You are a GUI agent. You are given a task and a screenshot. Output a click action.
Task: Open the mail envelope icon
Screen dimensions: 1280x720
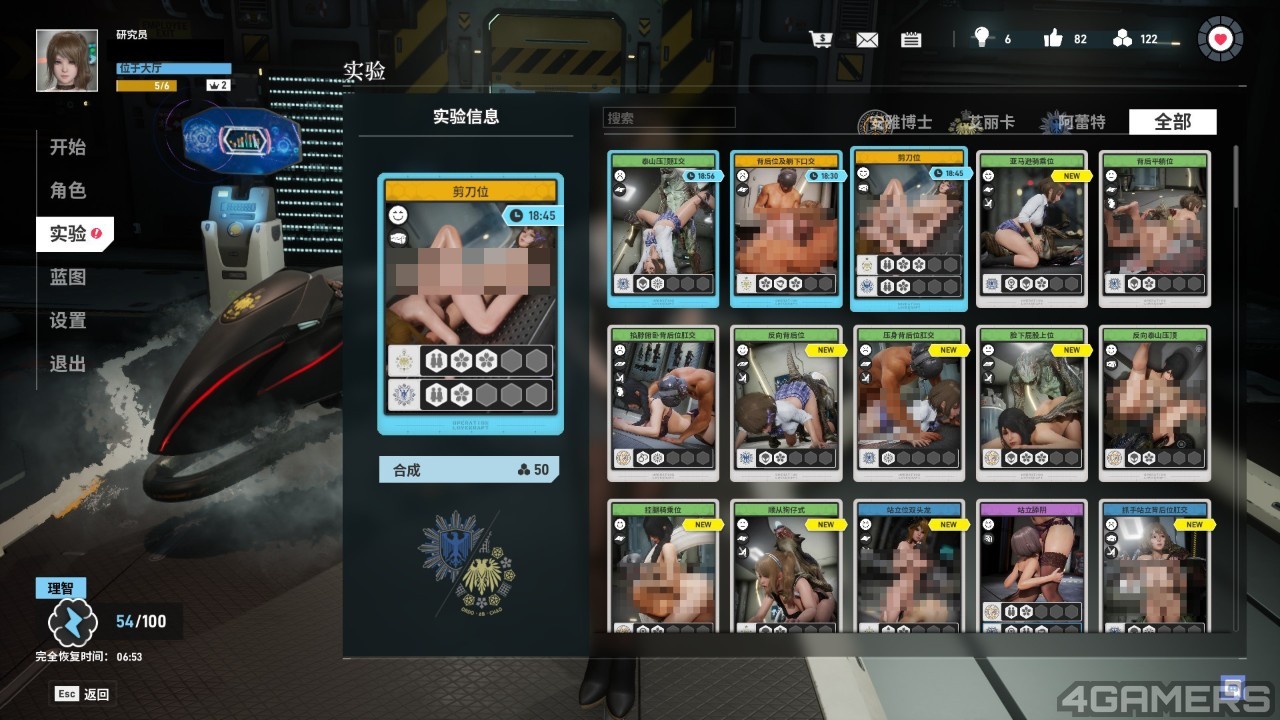(866, 40)
